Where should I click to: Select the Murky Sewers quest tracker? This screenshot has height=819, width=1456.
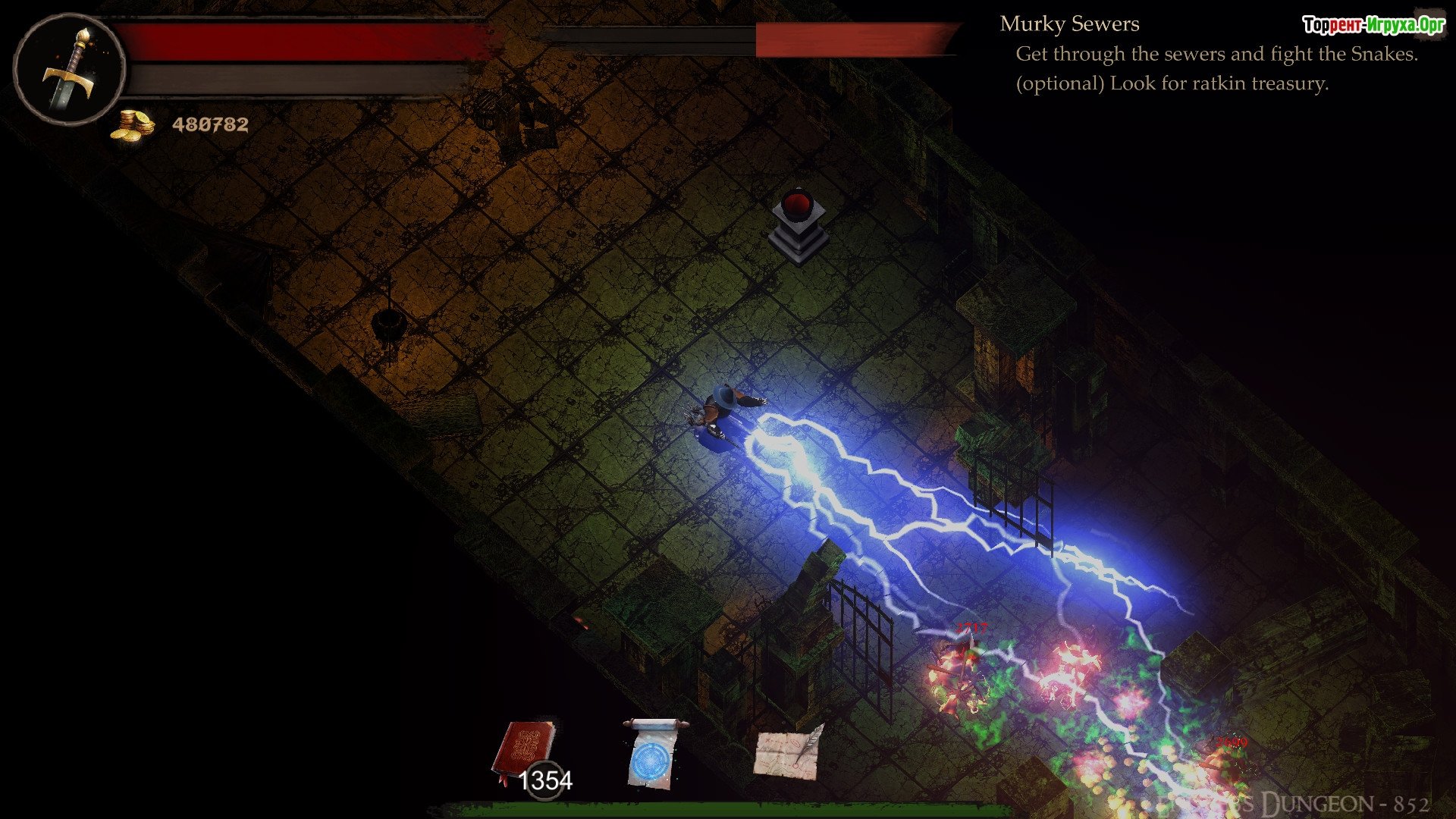[1069, 24]
